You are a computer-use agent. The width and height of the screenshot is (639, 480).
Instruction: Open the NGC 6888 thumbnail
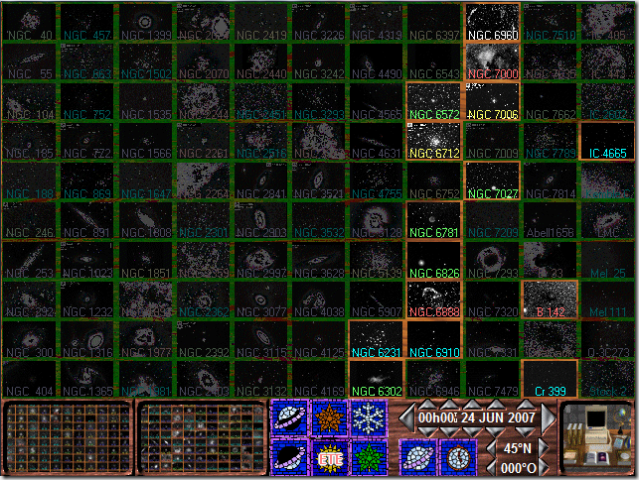[434, 299]
